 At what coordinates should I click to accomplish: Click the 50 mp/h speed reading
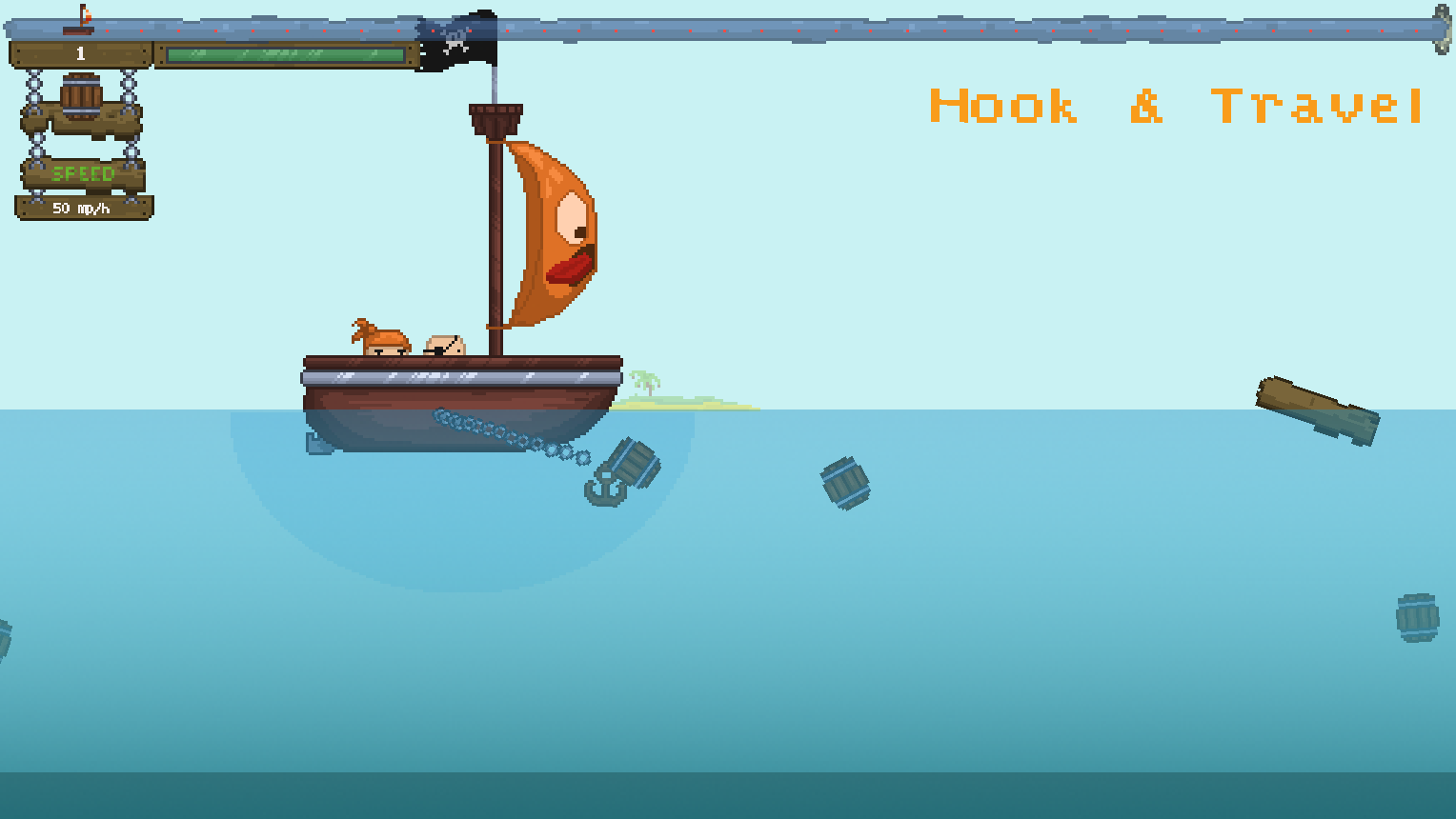point(81,208)
